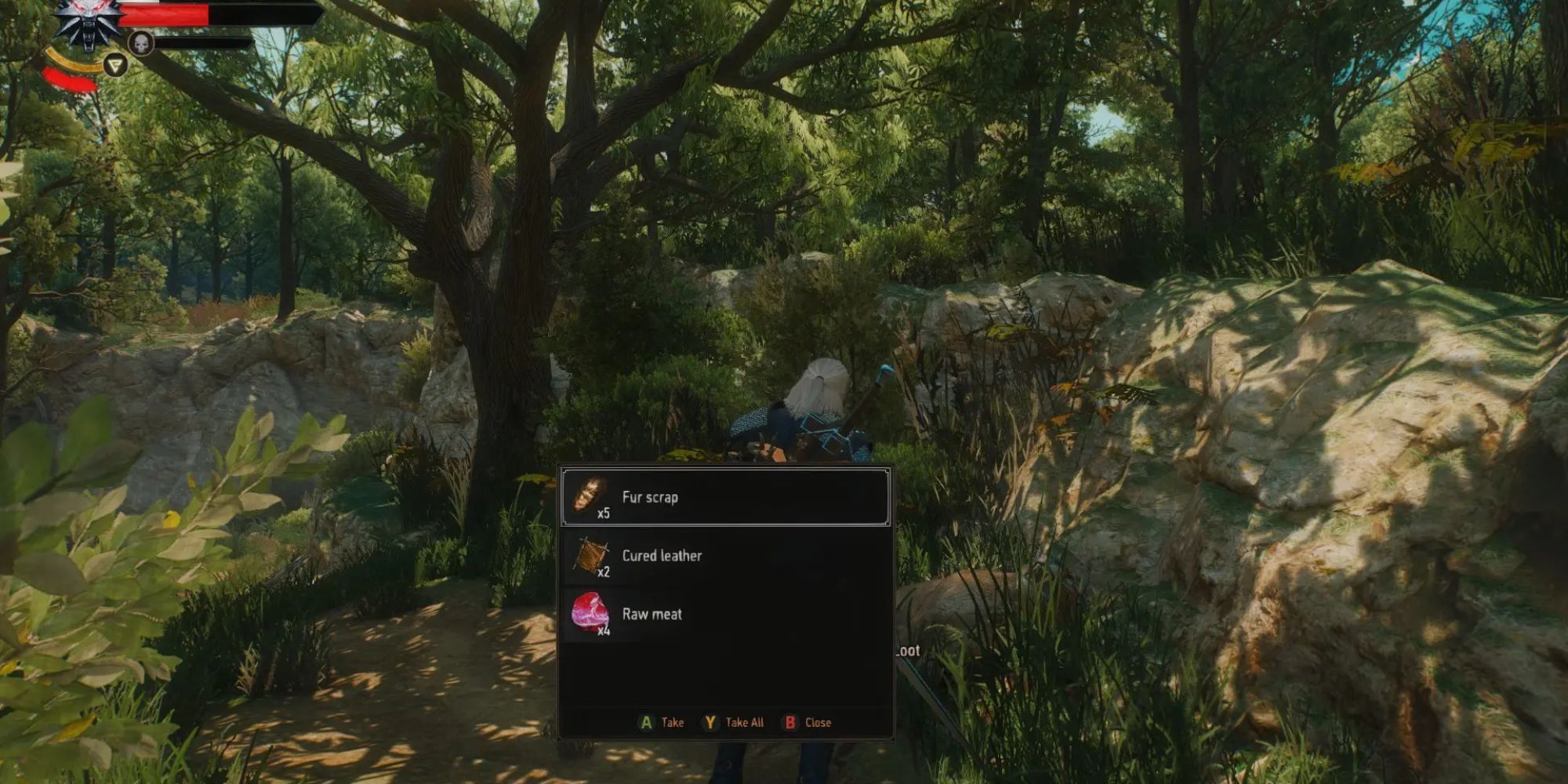
Task: Click the skull icon on the enemy health bar
Action: [x=141, y=42]
